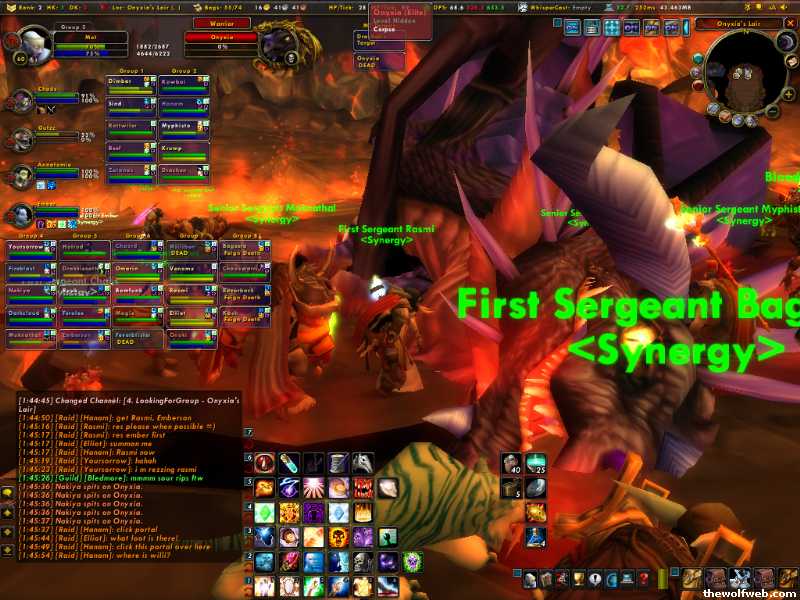This screenshot has width=800, height=600.
Task: Use the stack of 40 item
Action: (511, 464)
